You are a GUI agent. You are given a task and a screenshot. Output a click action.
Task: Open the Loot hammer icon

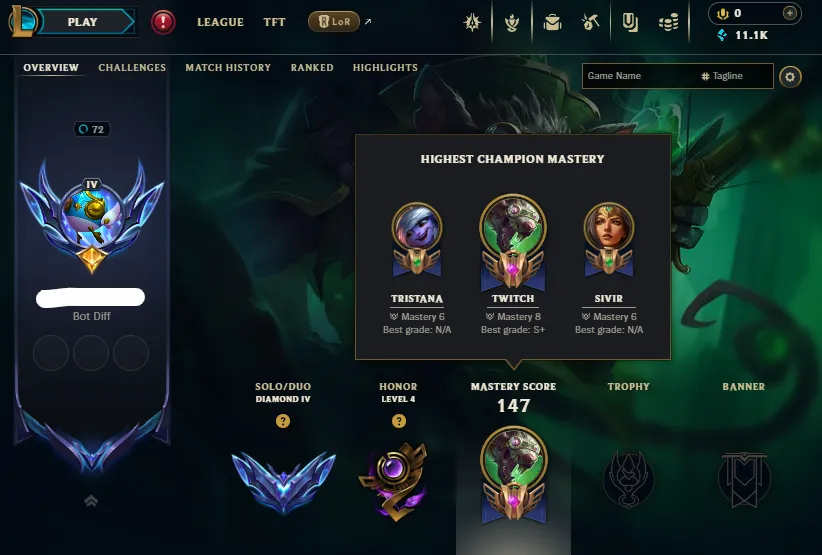point(592,22)
